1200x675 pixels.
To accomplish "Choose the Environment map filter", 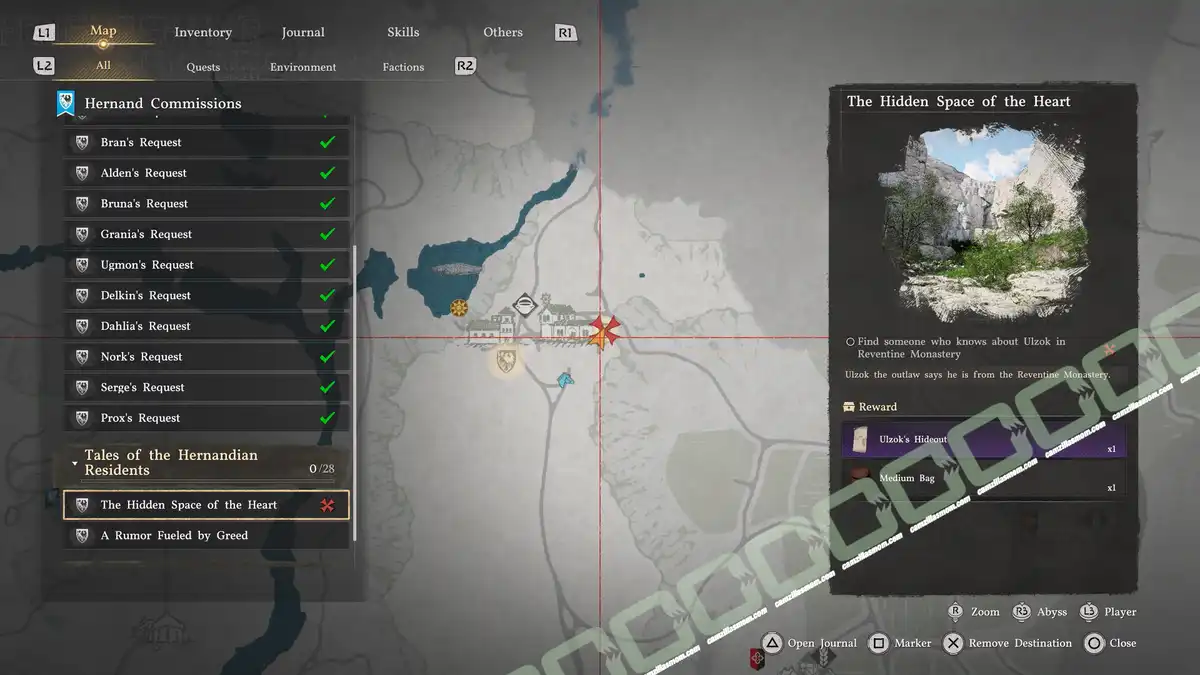I will (303, 67).
